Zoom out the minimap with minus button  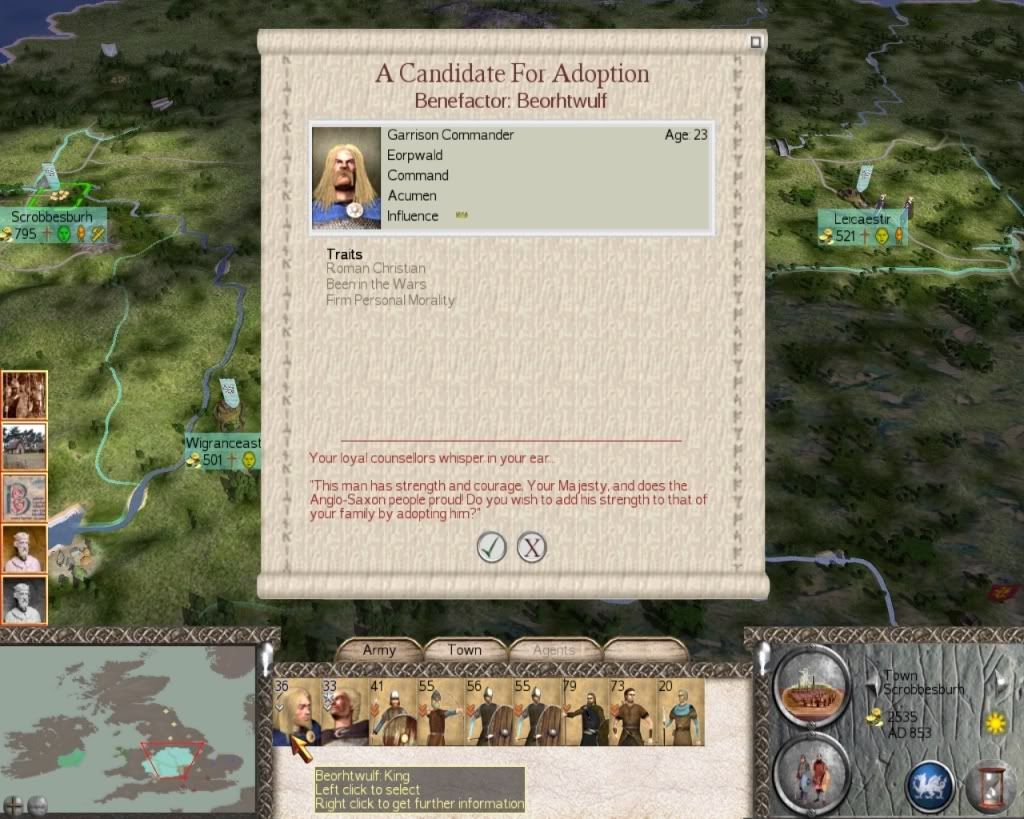[x=37, y=805]
